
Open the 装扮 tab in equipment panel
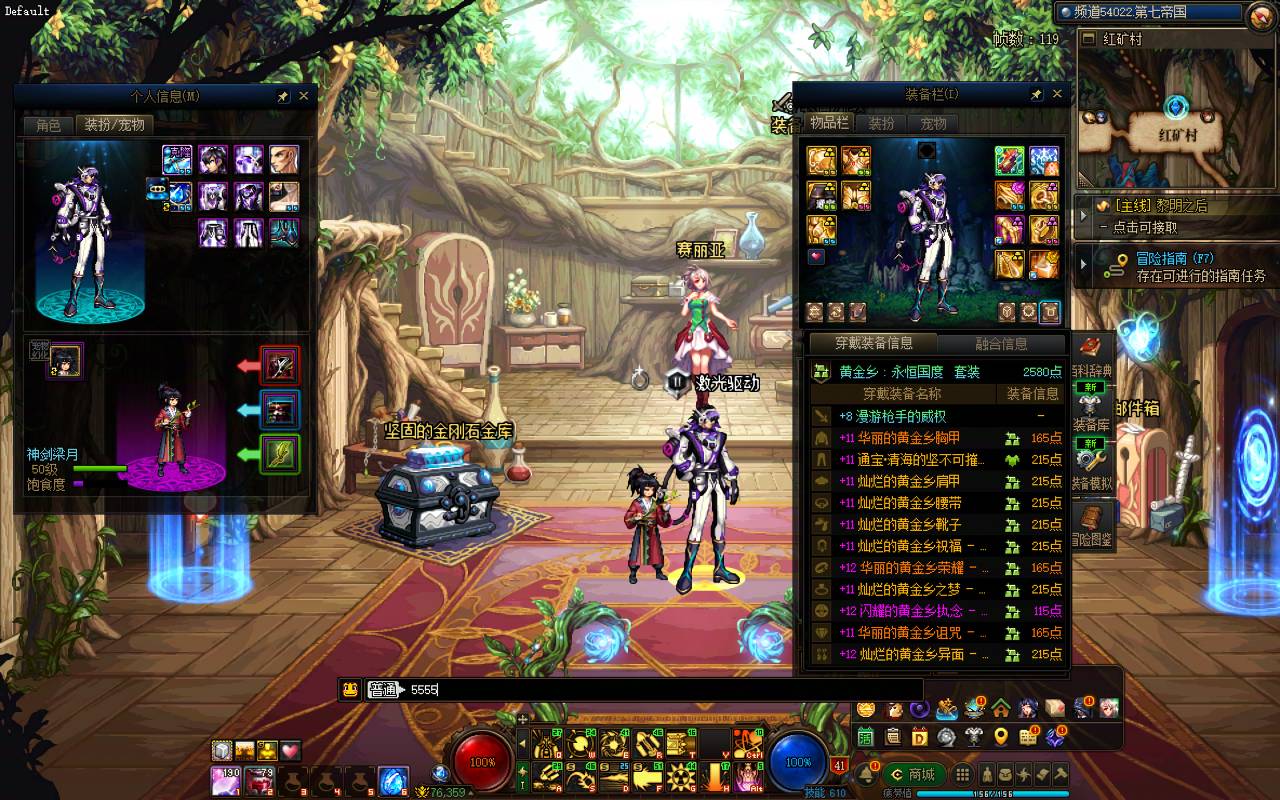[881, 124]
